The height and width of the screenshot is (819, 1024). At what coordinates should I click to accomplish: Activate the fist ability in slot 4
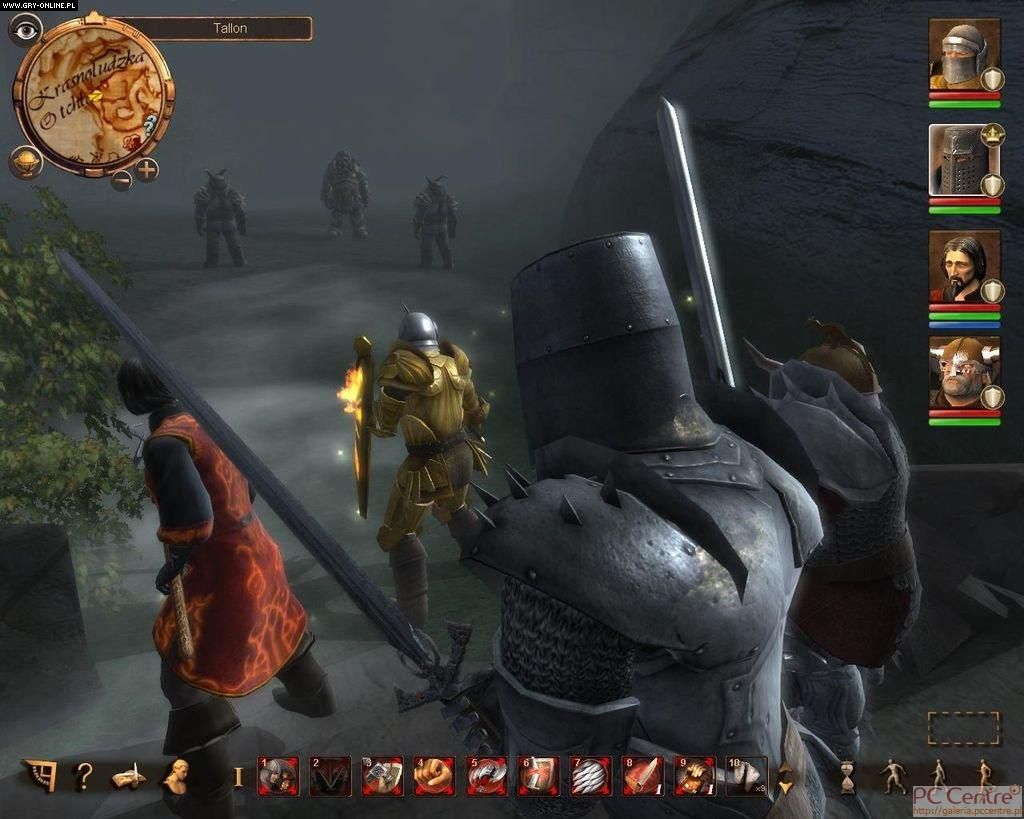[x=434, y=776]
